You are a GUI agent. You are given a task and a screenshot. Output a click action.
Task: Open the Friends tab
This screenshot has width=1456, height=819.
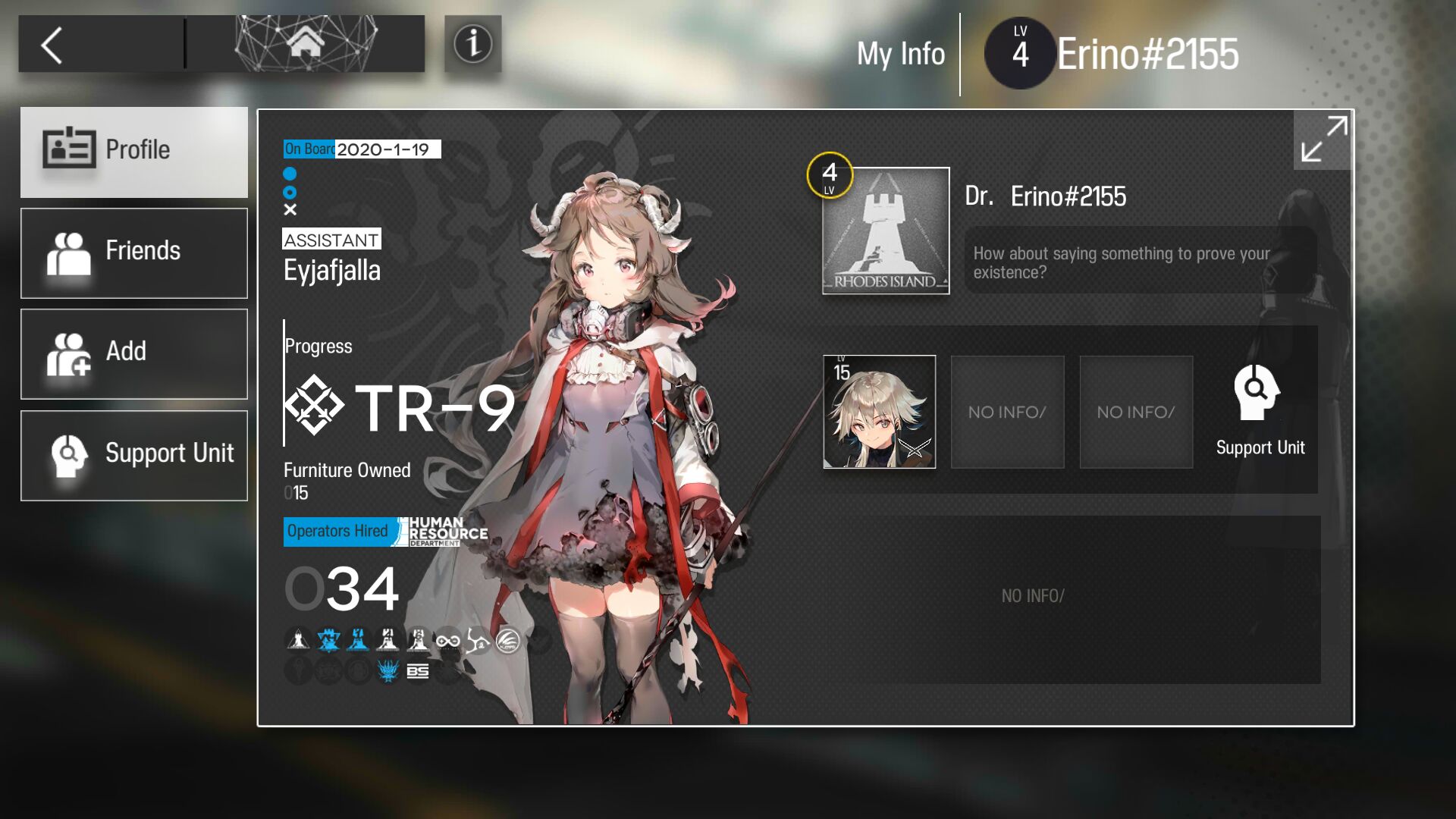(x=134, y=253)
